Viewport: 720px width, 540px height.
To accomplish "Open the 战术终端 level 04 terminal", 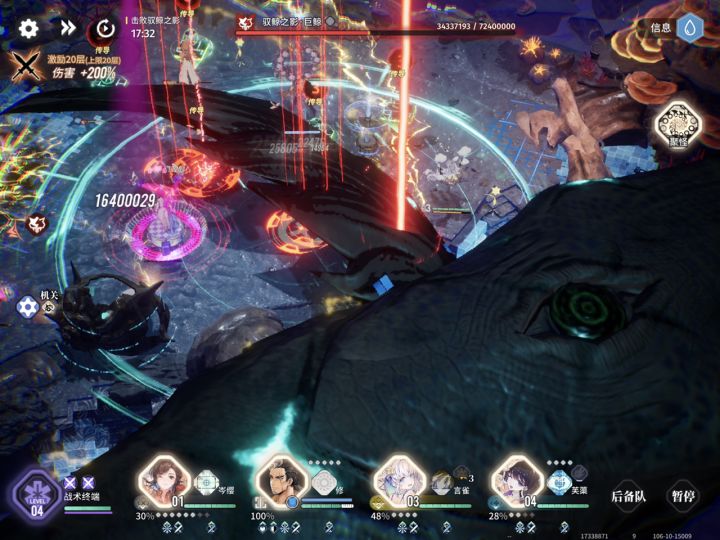I will click(38, 494).
